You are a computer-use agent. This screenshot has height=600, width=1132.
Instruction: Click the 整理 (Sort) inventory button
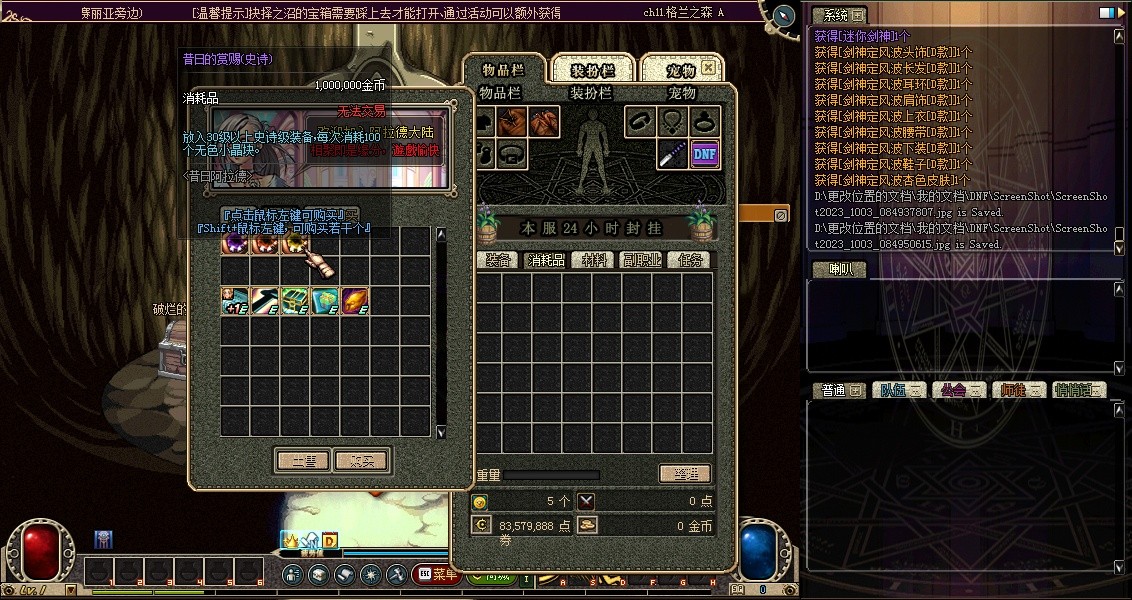point(686,474)
